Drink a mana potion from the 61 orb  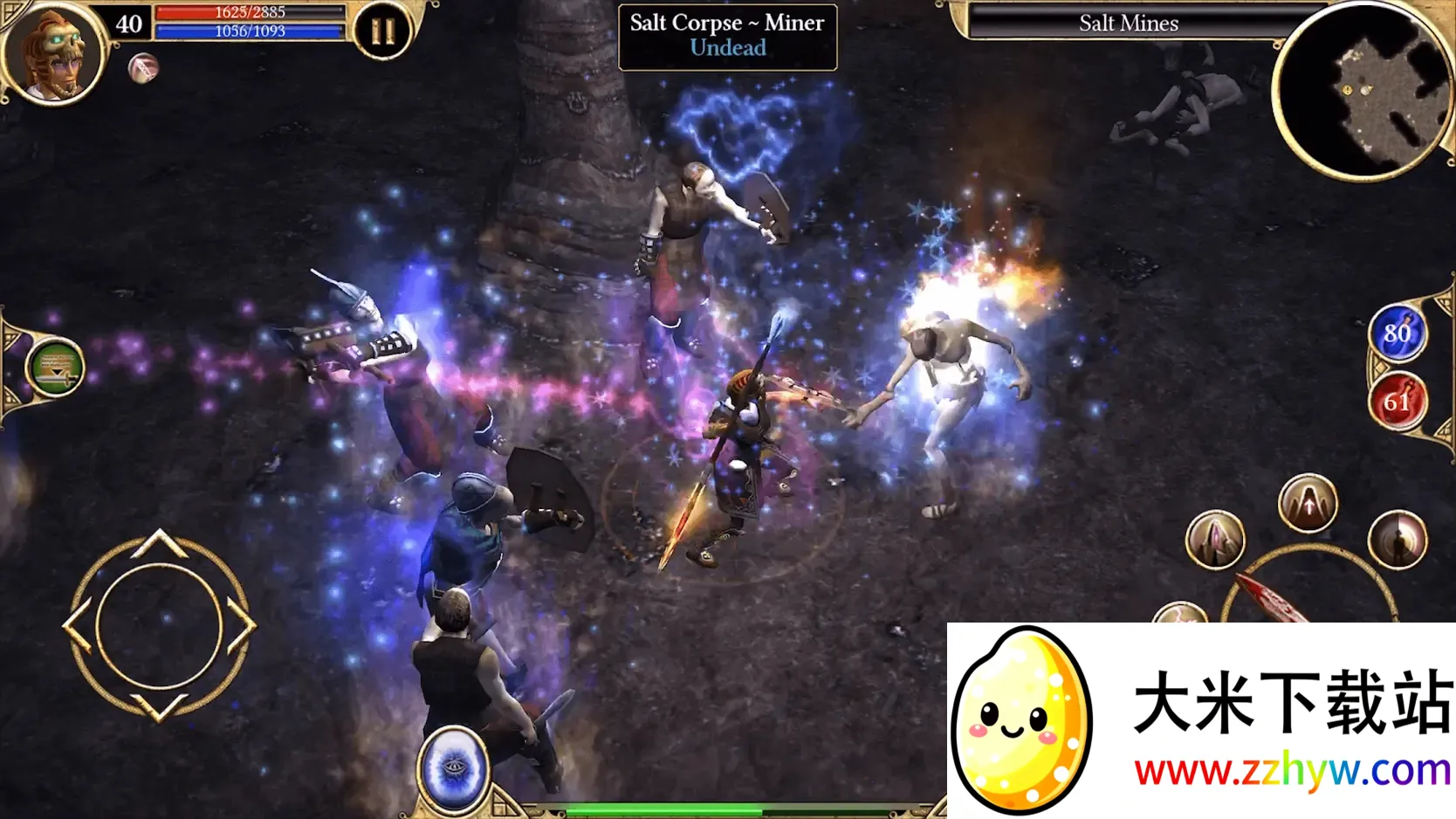(1398, 401)
